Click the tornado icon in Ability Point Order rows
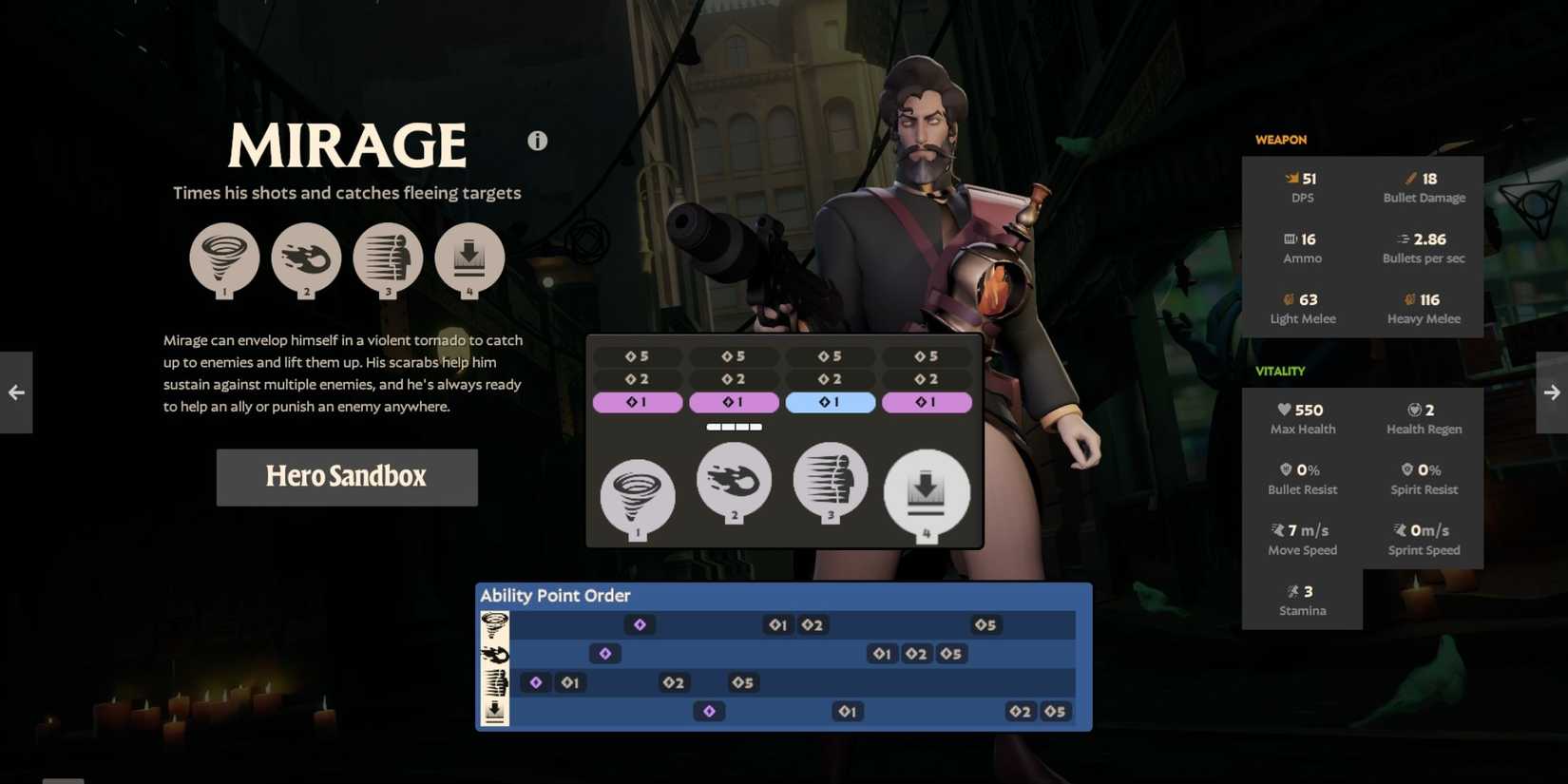Viewport: 1568px width, 784px height. coord(495,624)
